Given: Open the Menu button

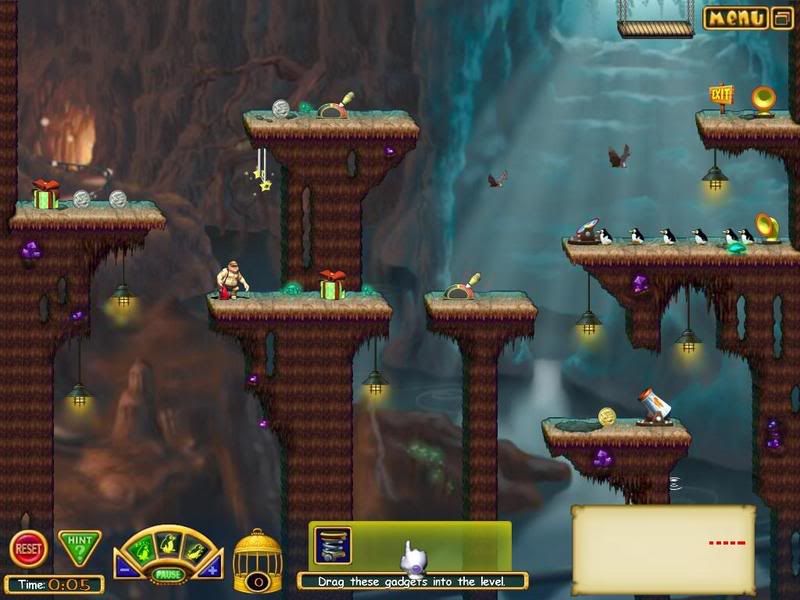Looking at the screenshot, I should pyautogui.click(x=736, y=18).
